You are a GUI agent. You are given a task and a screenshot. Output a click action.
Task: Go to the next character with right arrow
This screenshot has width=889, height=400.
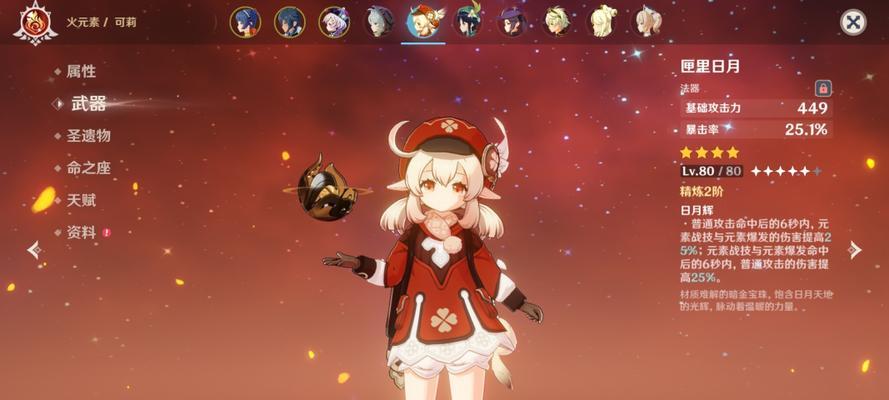click(854, 249)
